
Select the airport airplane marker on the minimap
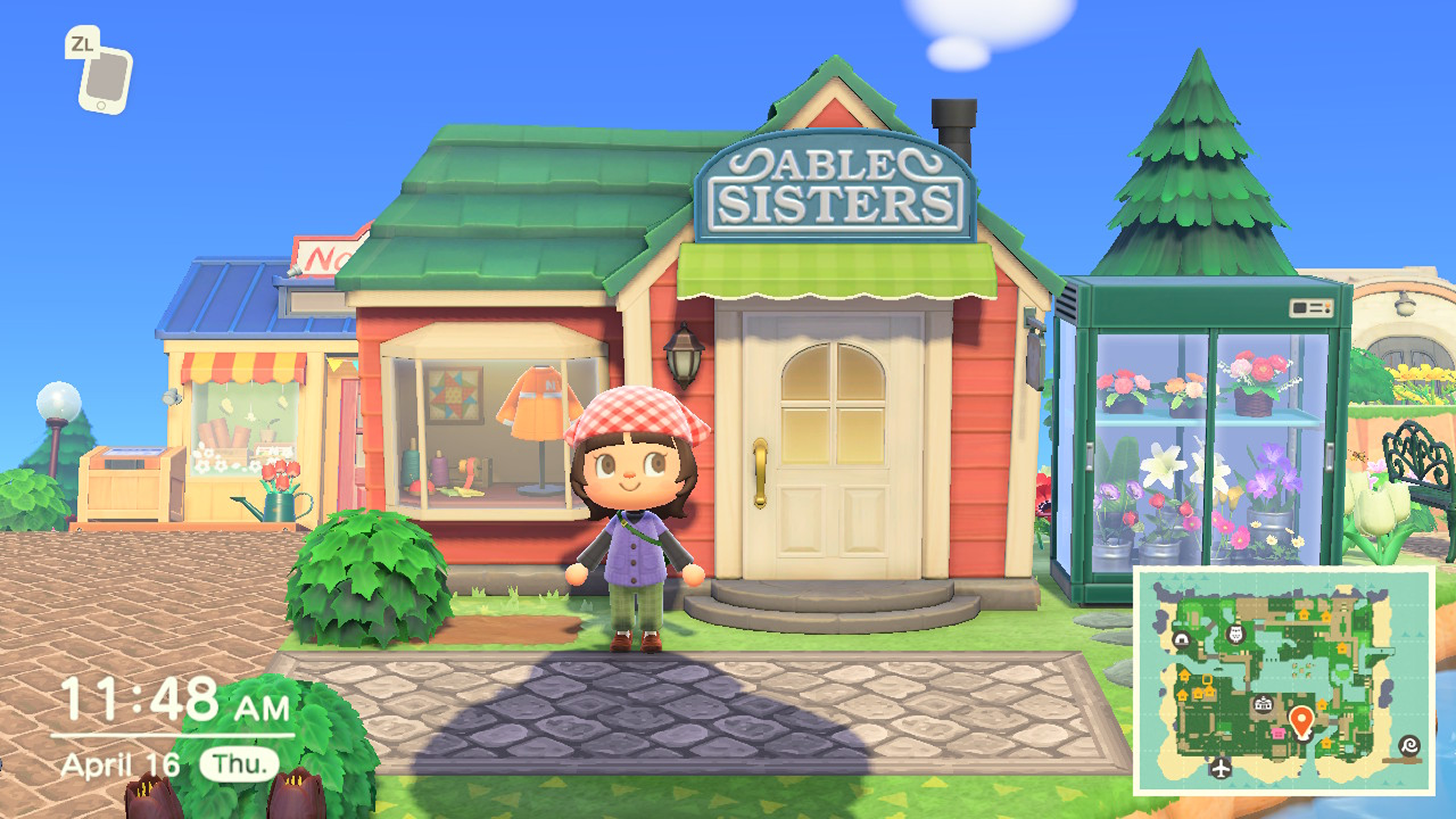(1221, 769)
